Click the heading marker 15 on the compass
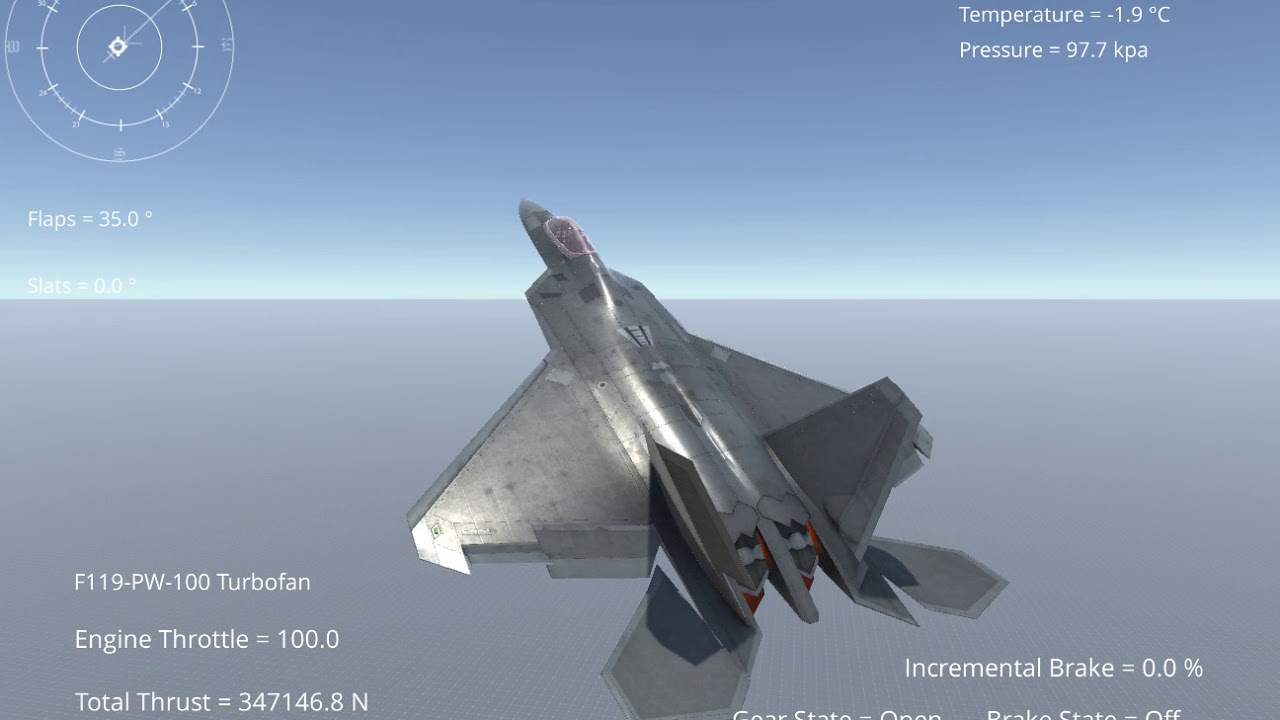 pyautogui.click(x=166, y=123)
